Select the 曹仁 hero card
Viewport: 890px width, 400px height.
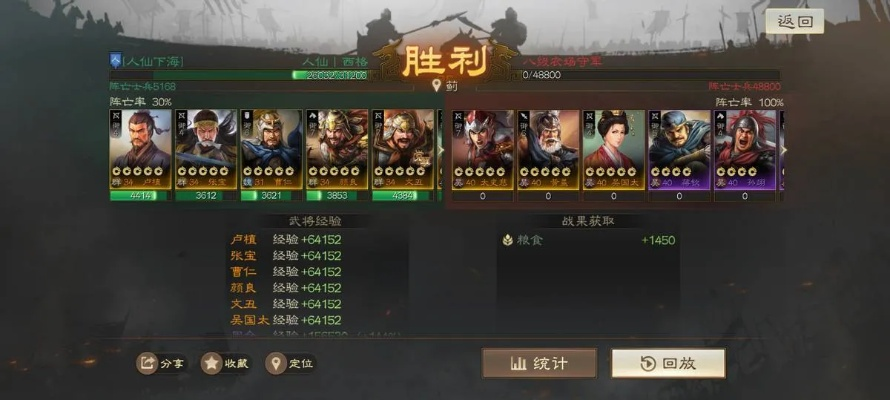point(271,148)
